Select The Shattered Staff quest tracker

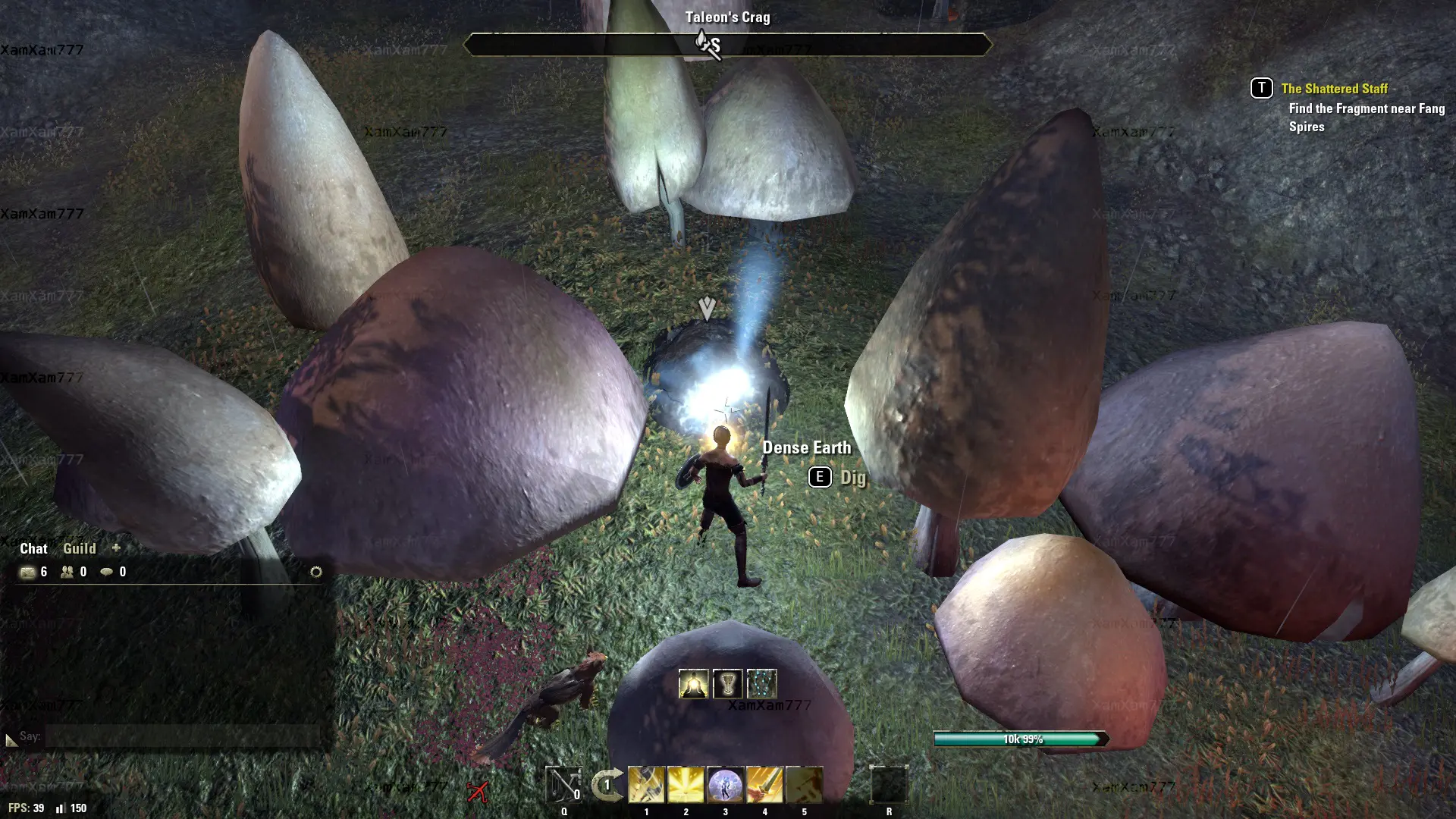click(1334, 89)
